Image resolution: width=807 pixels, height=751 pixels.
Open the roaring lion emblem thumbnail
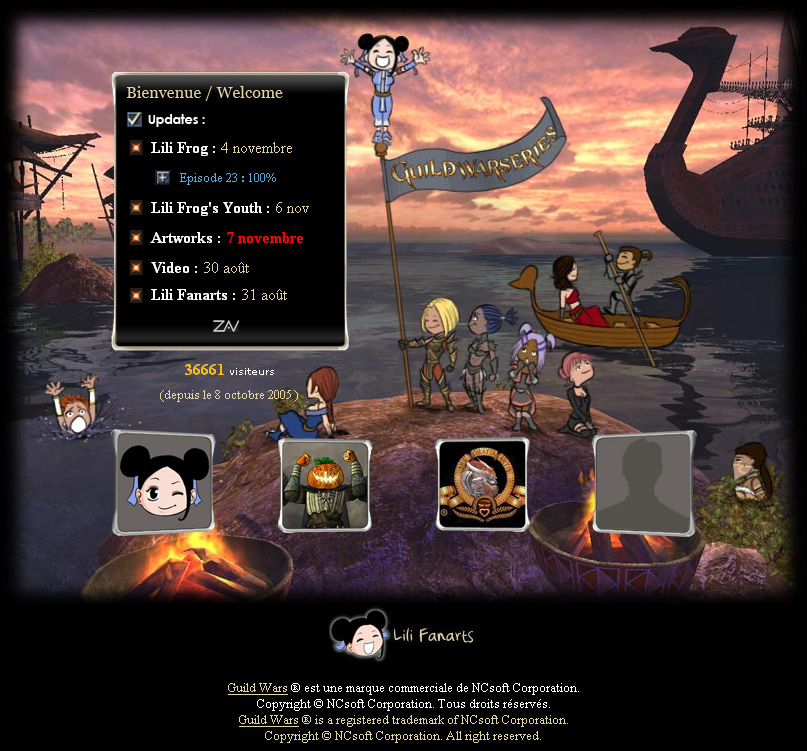coord(482,485)
